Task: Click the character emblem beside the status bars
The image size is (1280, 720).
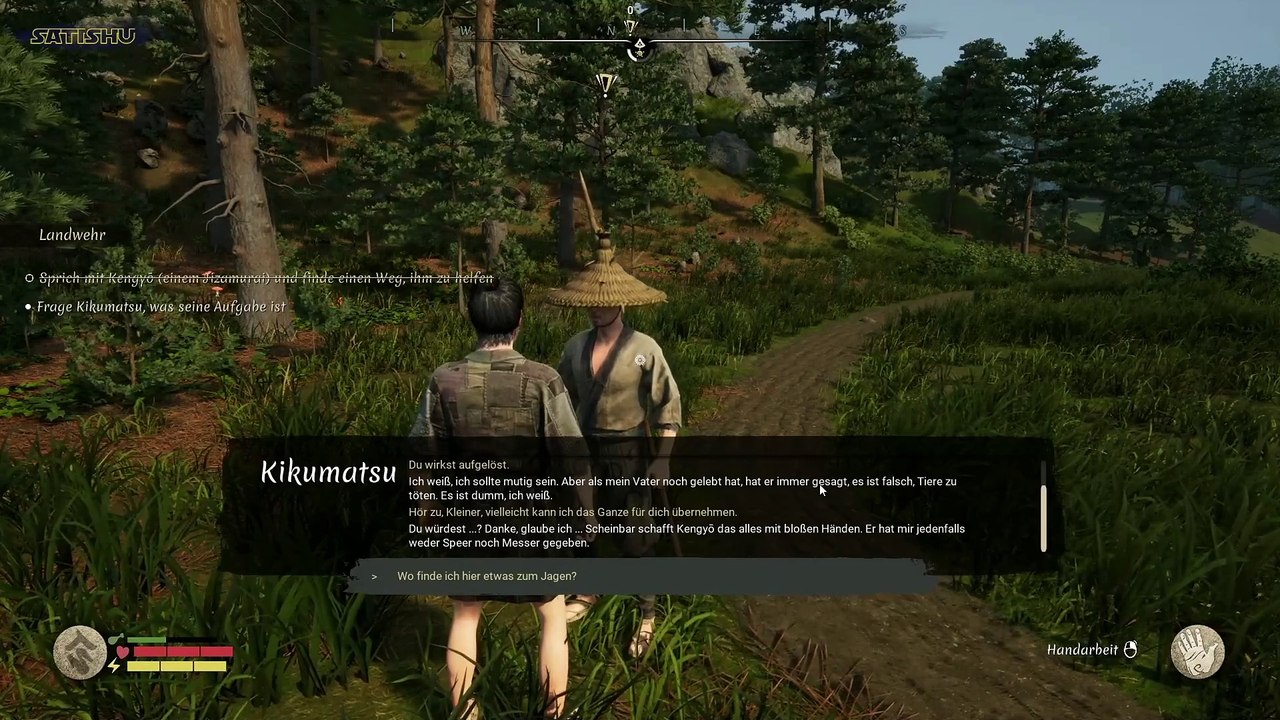Action: coord(80,653)
